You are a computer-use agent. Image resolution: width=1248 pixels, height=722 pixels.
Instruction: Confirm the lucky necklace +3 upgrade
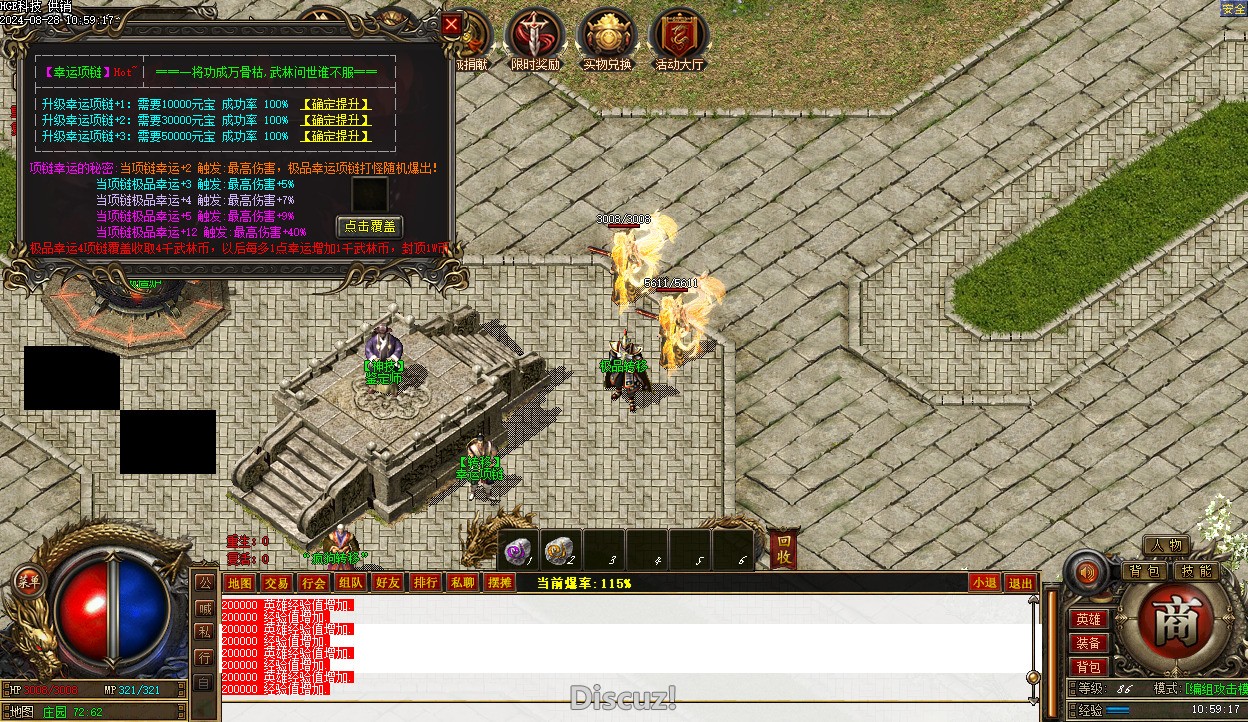[336, 136]
